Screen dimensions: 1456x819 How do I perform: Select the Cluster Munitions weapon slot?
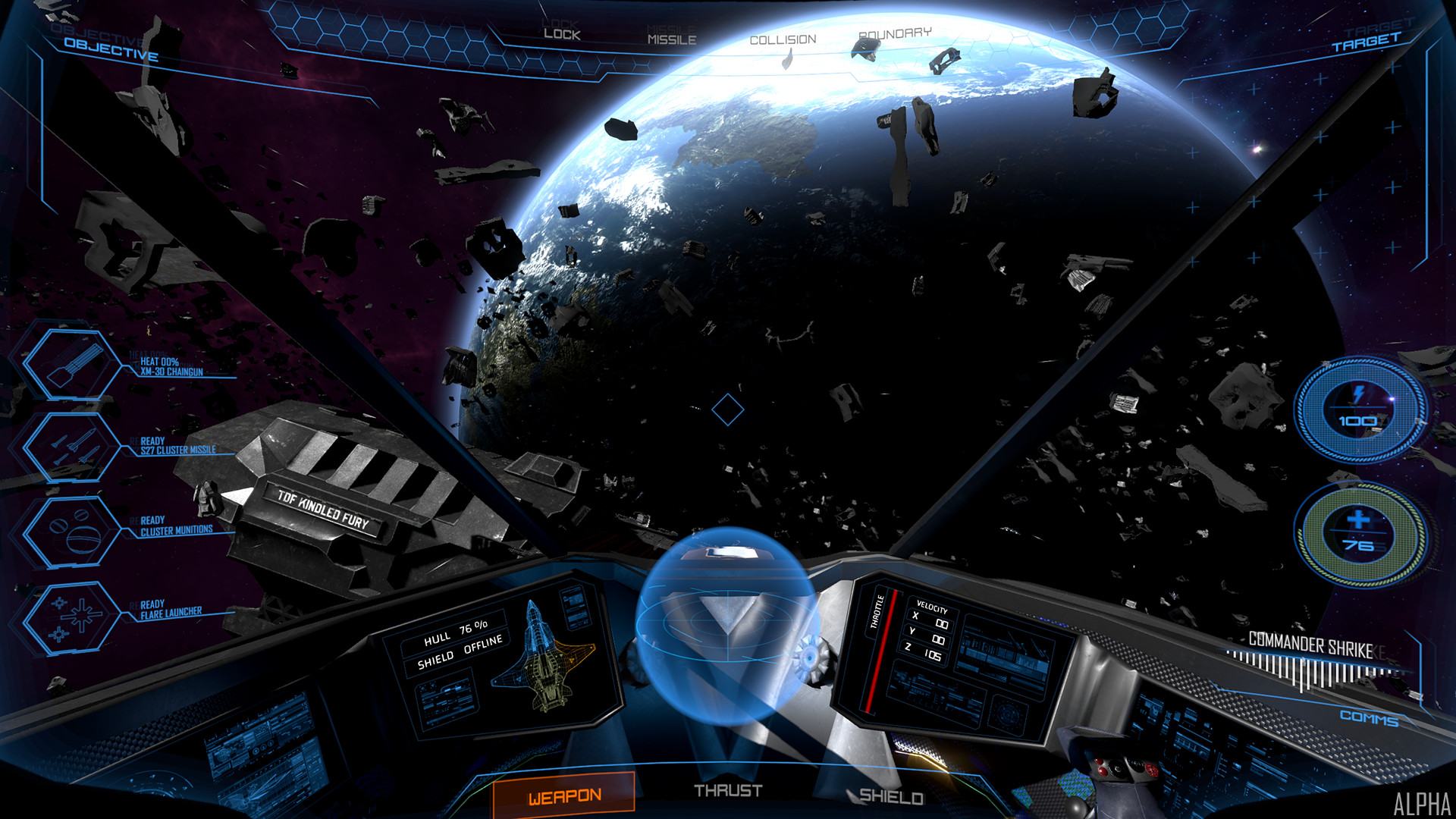tap(71, 535)
